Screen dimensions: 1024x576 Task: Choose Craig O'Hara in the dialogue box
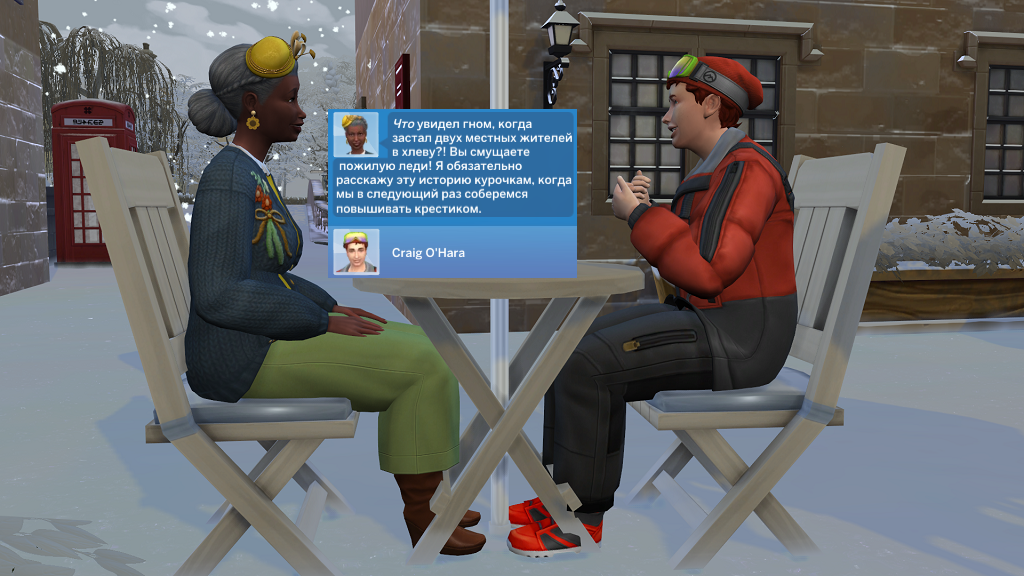tap(451, 252)
